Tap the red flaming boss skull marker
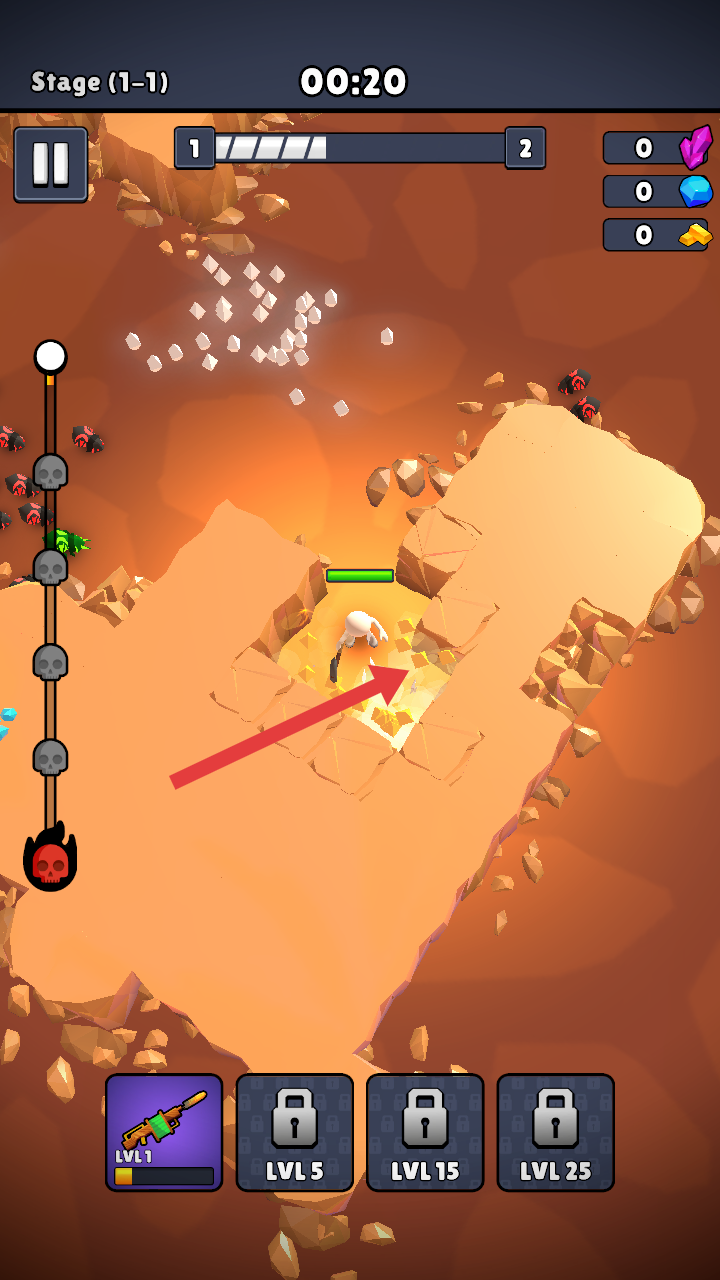The height and width of the screenshot is (1280, 720). (x=50, y=860)
